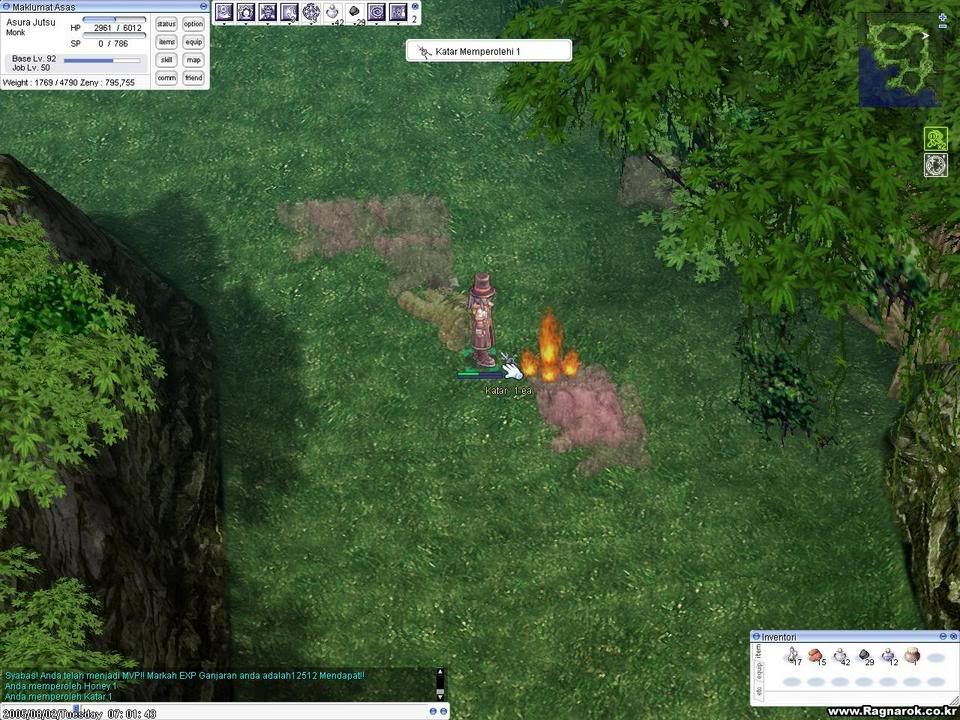The height and width of the screenshot is (720, 960).
Task: Close the Inventori window
Action: (x=952, y=636)
